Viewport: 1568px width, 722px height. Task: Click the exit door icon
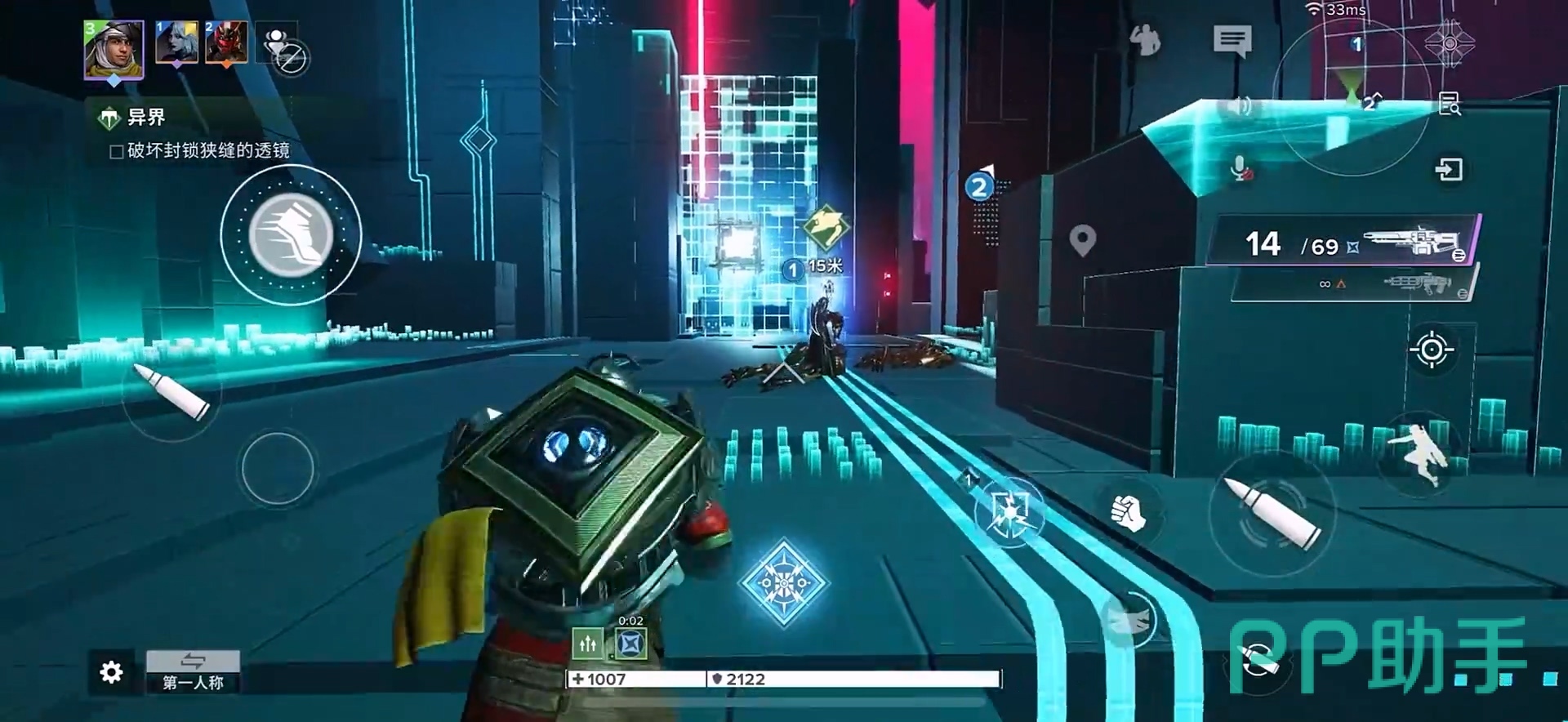pyautogui.click(x=1449, y=170)
